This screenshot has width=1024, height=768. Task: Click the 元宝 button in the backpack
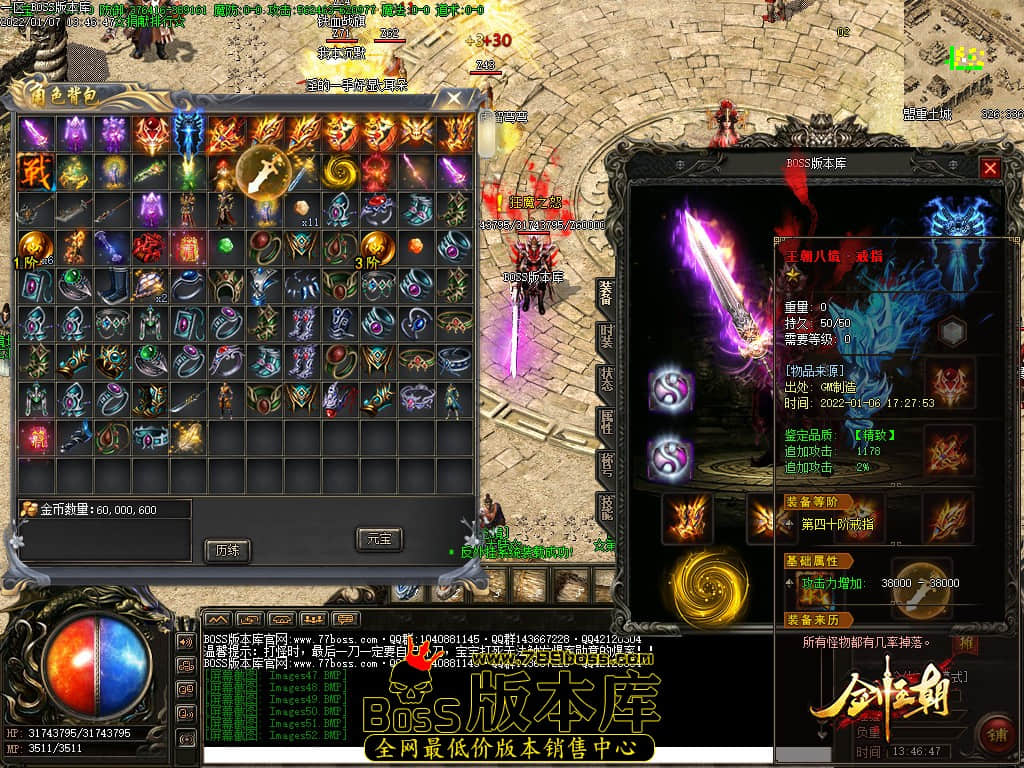pyautogui.click(x=379, y=539)
